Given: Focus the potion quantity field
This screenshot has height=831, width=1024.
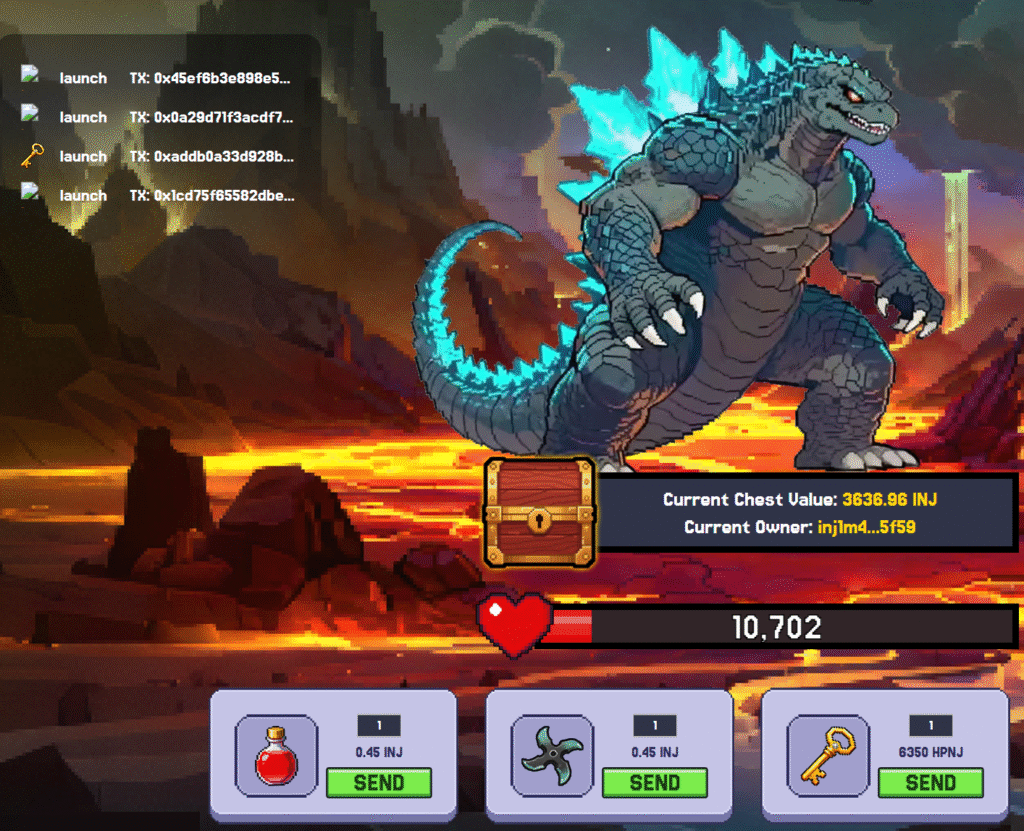Looking at the screenshot, I should tap(379, 726).
